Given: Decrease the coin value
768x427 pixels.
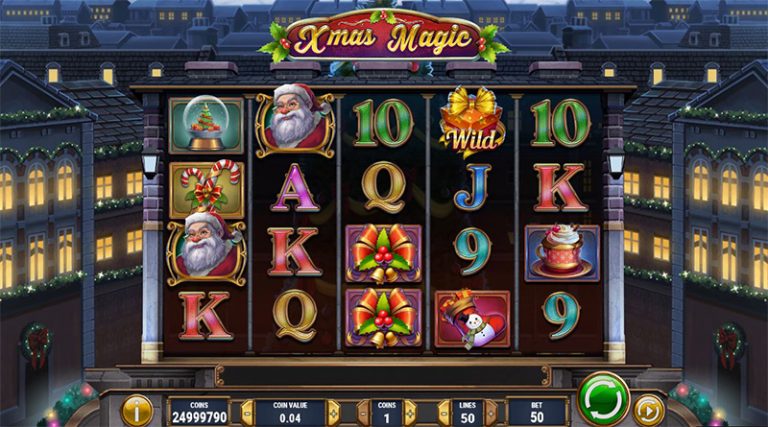Looking at the screenshot, I should (x=246, y=412).
